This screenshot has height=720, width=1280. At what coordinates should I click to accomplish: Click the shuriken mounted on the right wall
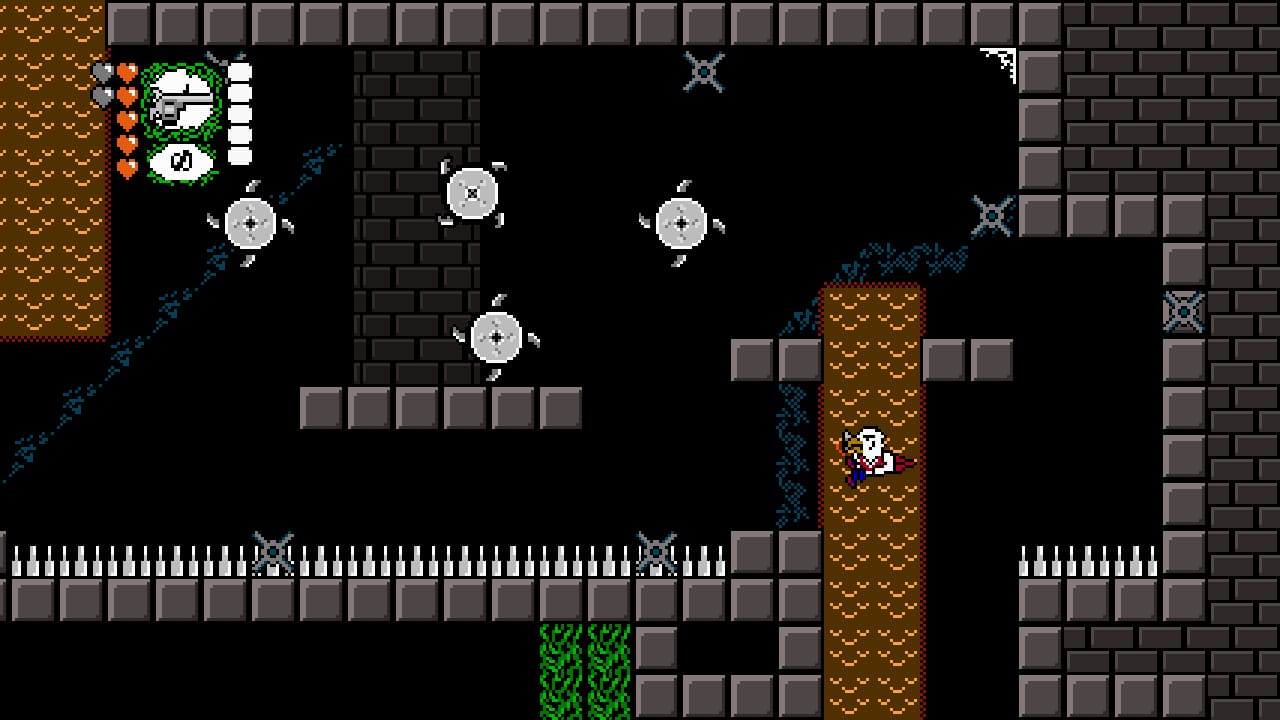pos(991,213)
